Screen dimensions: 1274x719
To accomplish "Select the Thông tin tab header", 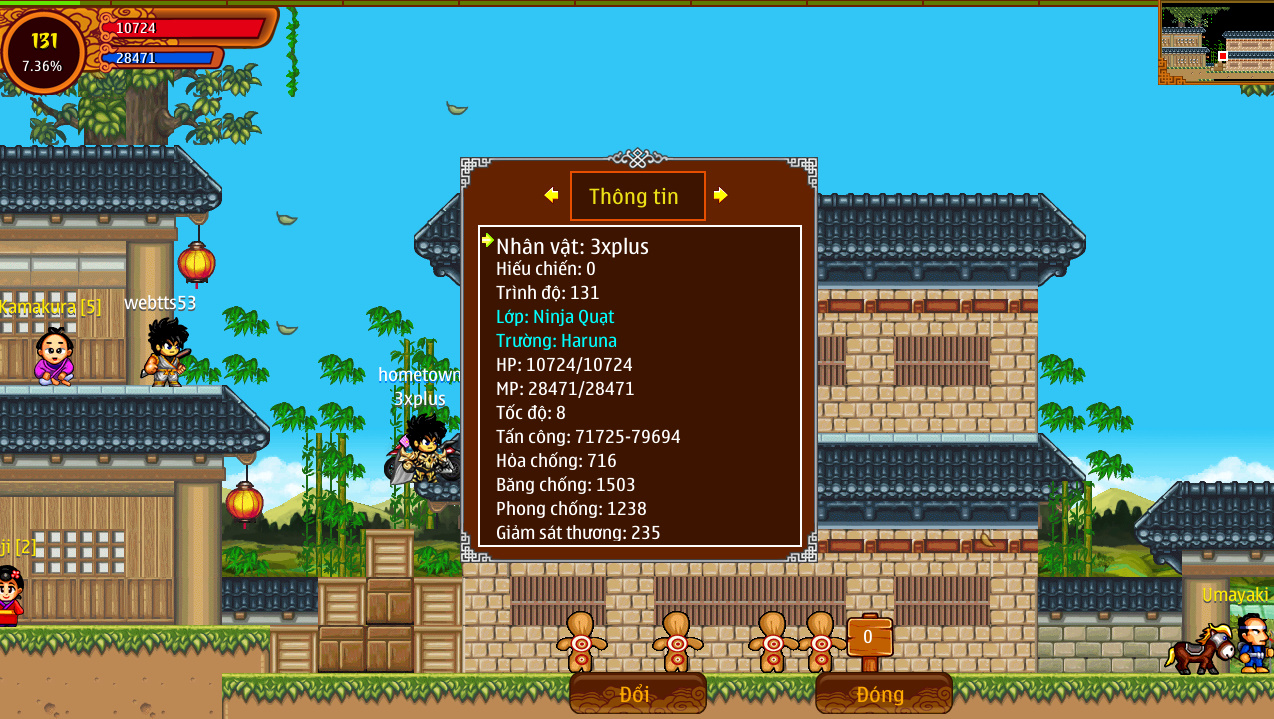I will click(637, 196).
